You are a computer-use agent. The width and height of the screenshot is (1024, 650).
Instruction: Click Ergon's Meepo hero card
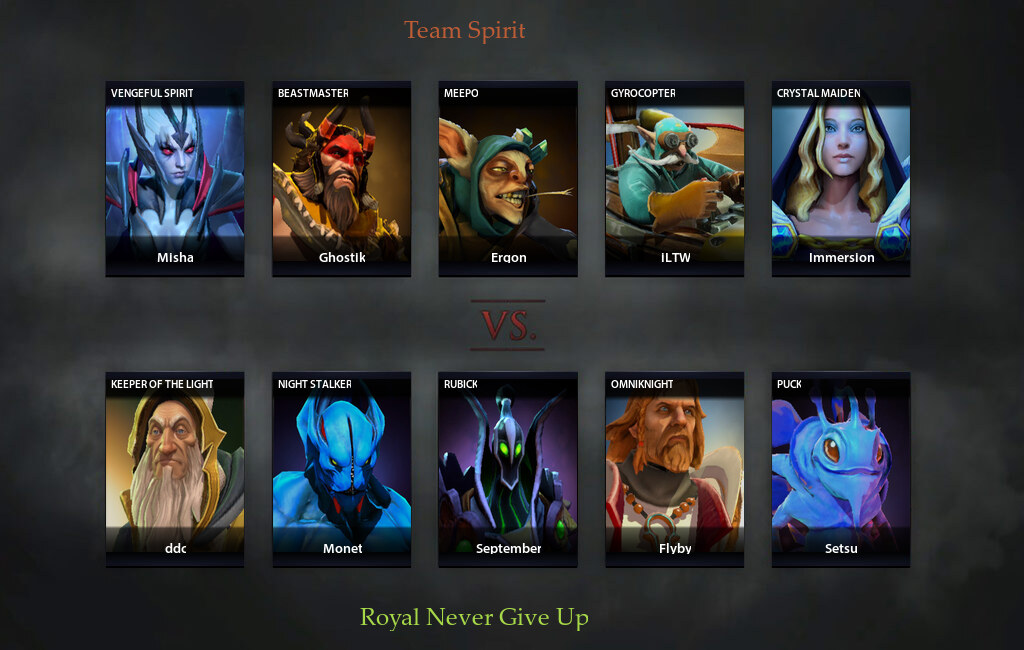pyautogui.click(x=508, y=178)
